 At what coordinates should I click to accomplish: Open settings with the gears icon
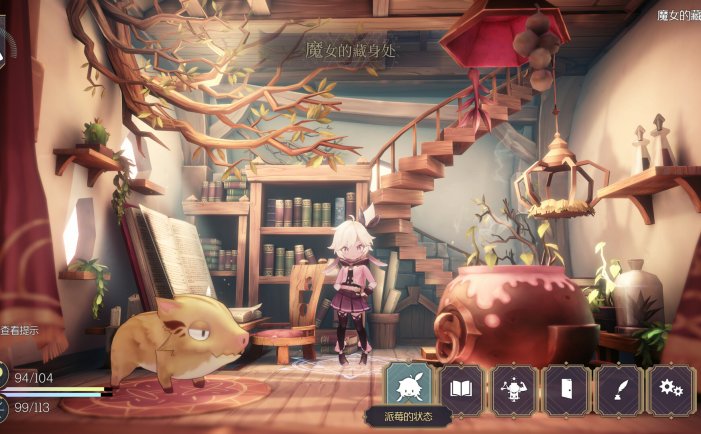(x=670, y=388)
